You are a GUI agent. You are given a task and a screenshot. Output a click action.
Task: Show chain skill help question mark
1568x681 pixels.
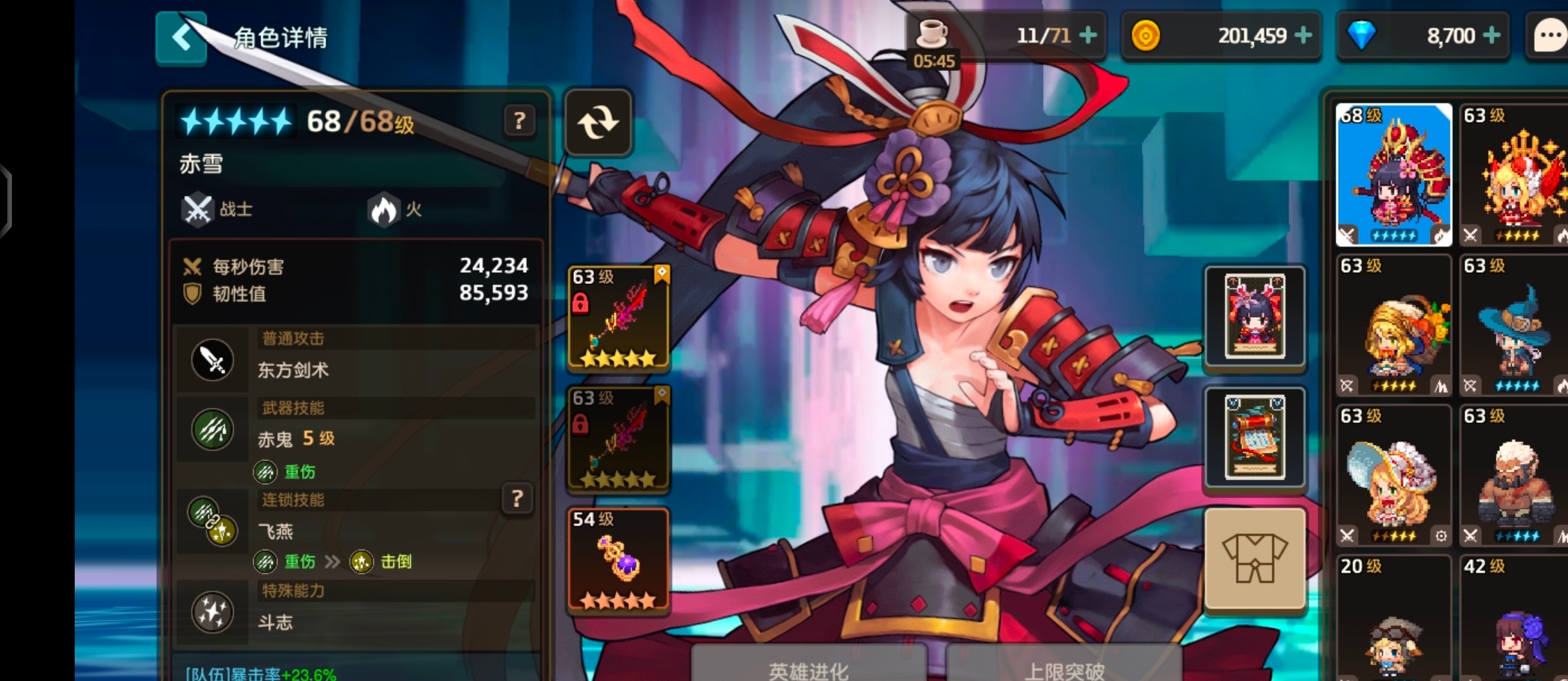[x=516, y=499]
